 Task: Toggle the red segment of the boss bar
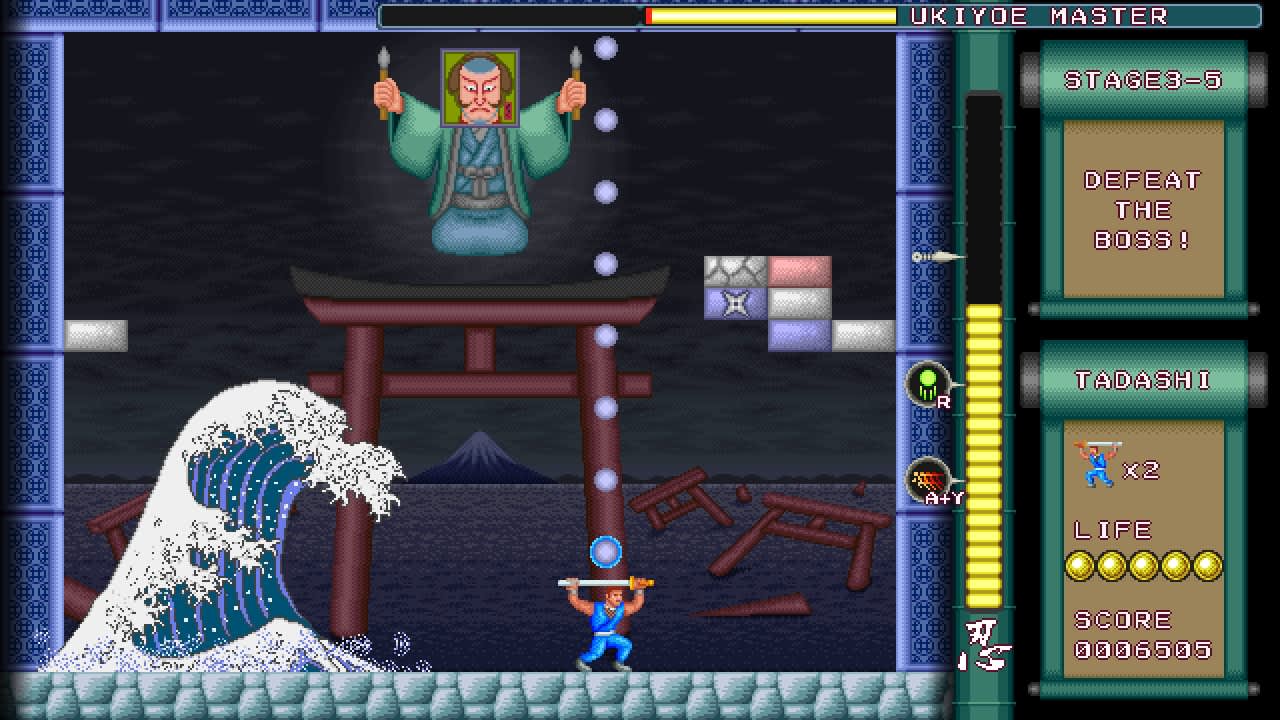pyautogui.click(x=650, y=14)
